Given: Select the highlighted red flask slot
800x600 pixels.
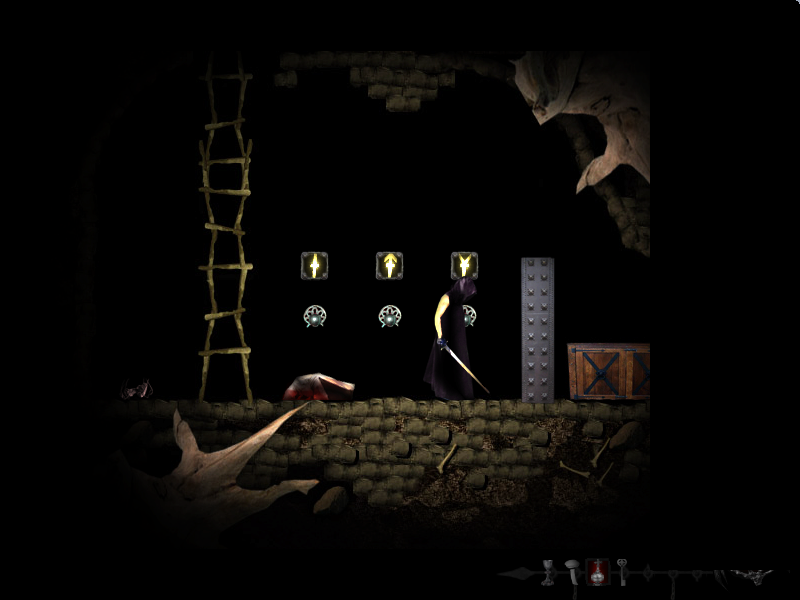Looking at the screenshot, I should point(597,572).
